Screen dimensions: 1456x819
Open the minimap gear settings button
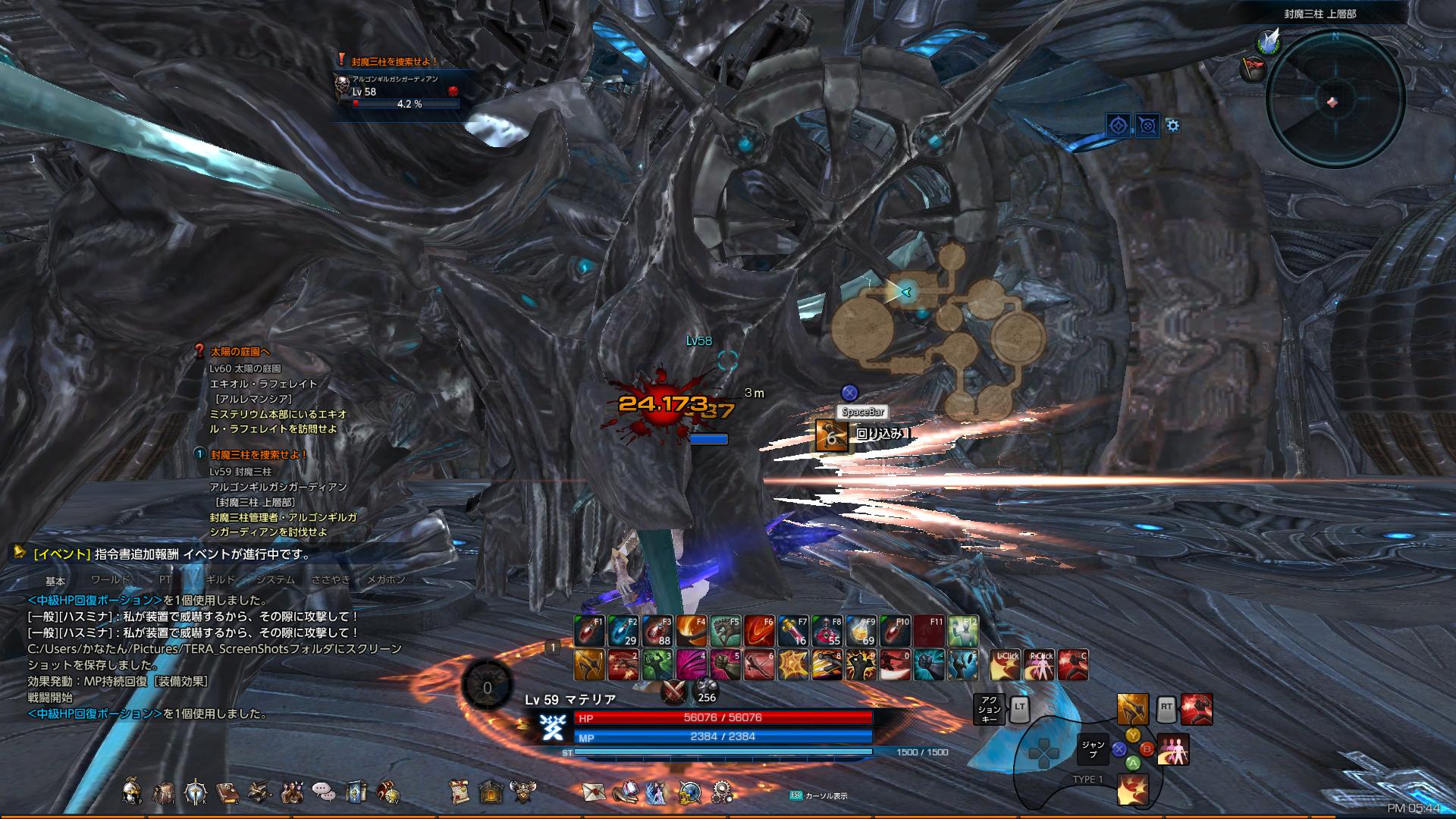click(1173, 125)
